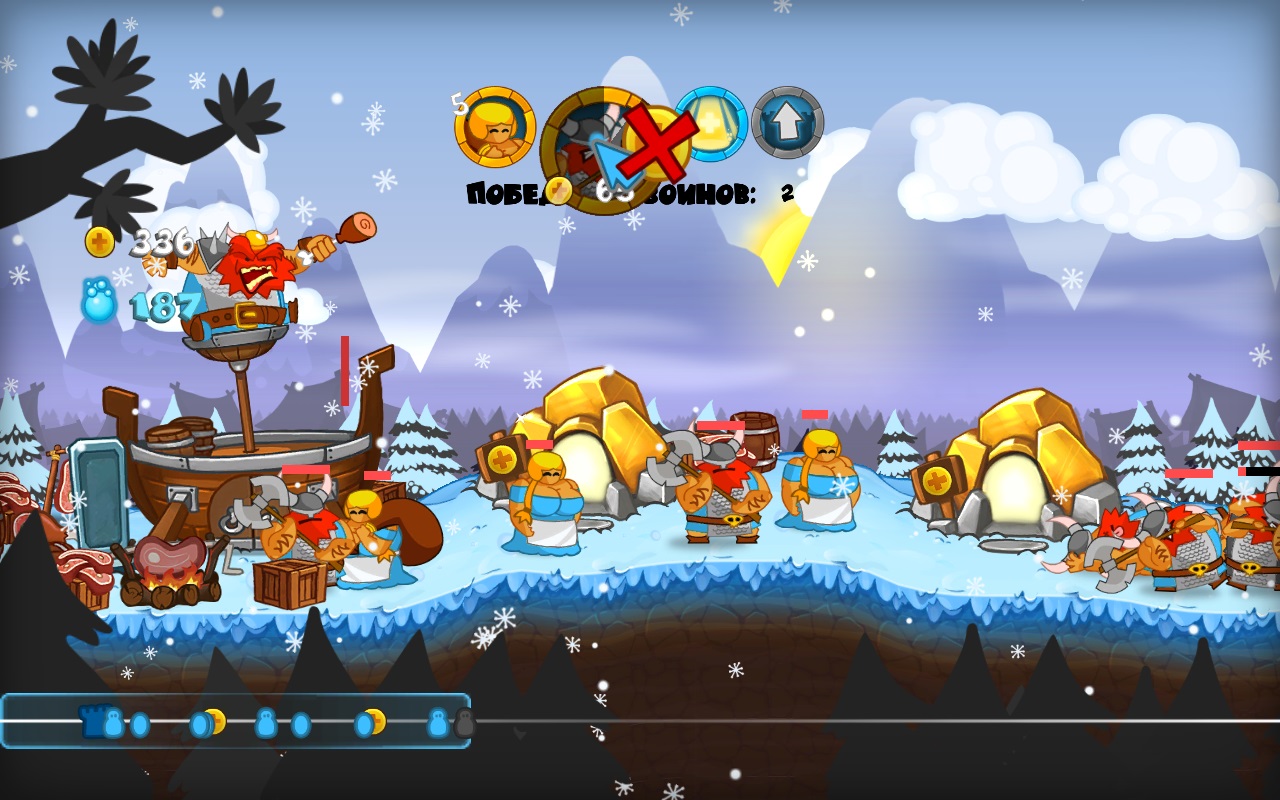The width and height of the screenshot is (1280, 800).
Task: Recruit a blonde worker unit
Action: 494,127
